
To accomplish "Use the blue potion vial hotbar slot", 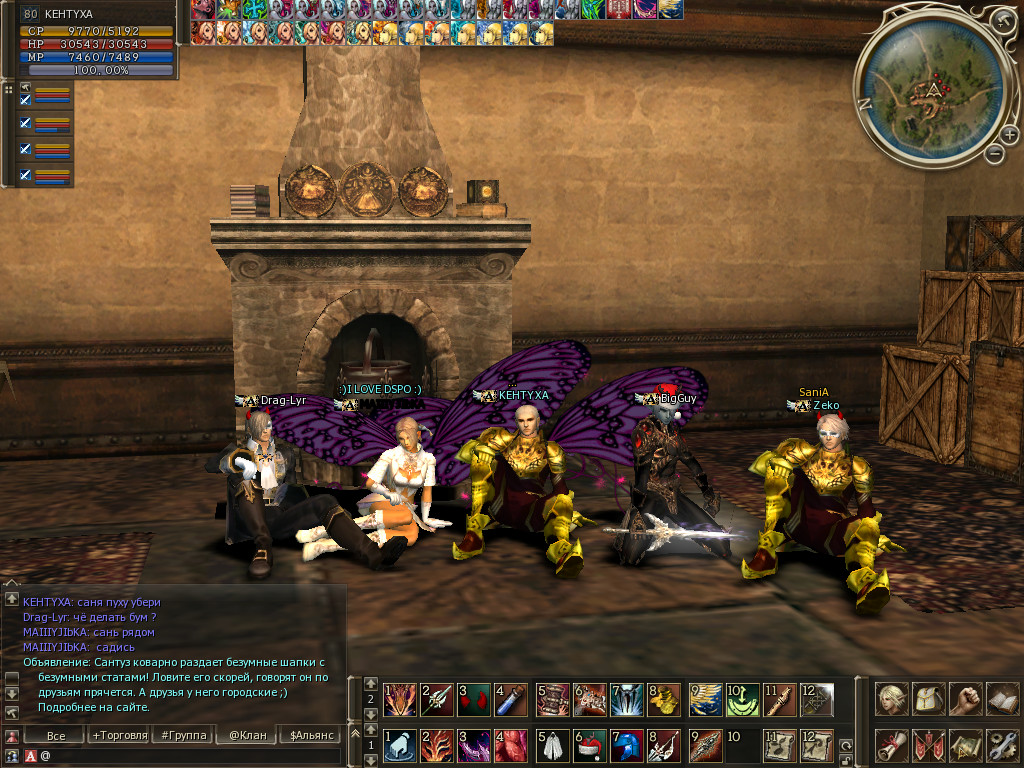I will point(512,699).
